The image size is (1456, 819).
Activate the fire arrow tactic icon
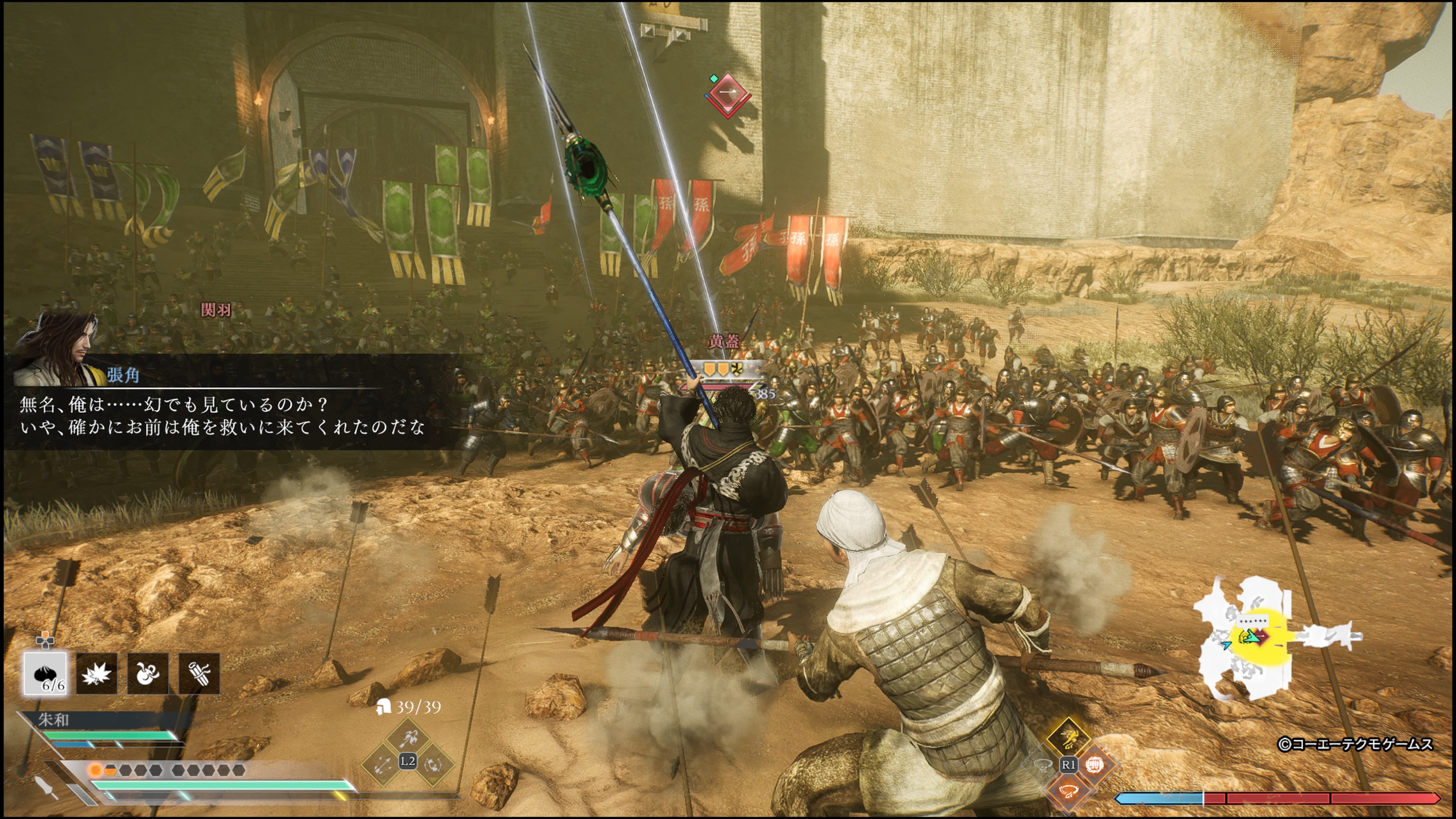(408, 737)
